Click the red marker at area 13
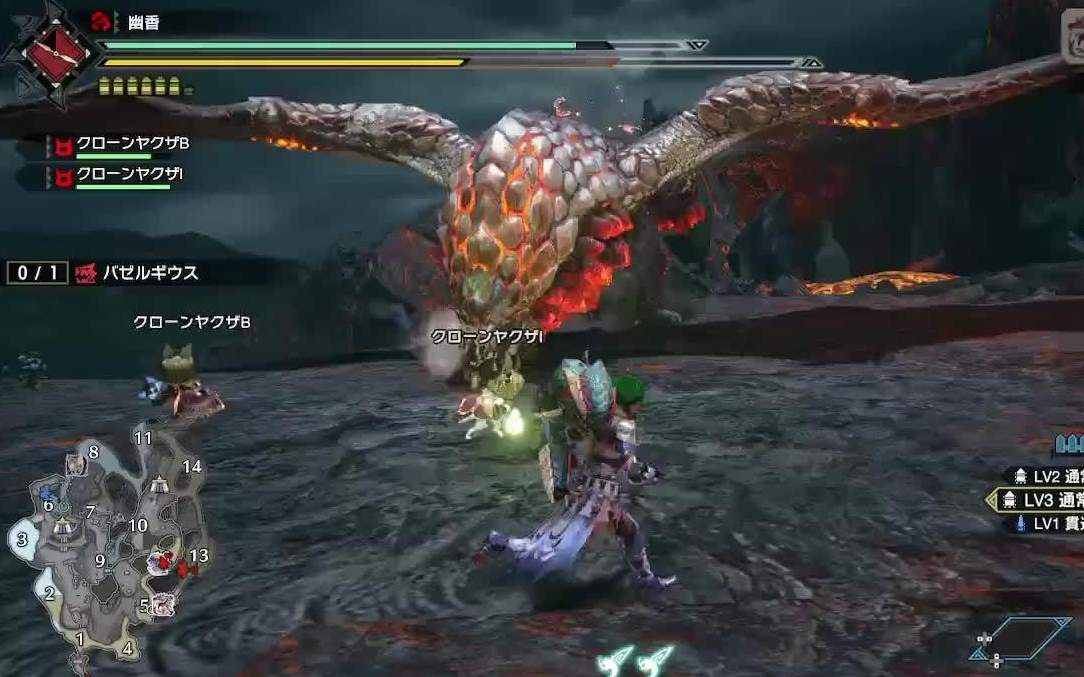Screen dimensions: 1084x677 (x=186, y=570)
